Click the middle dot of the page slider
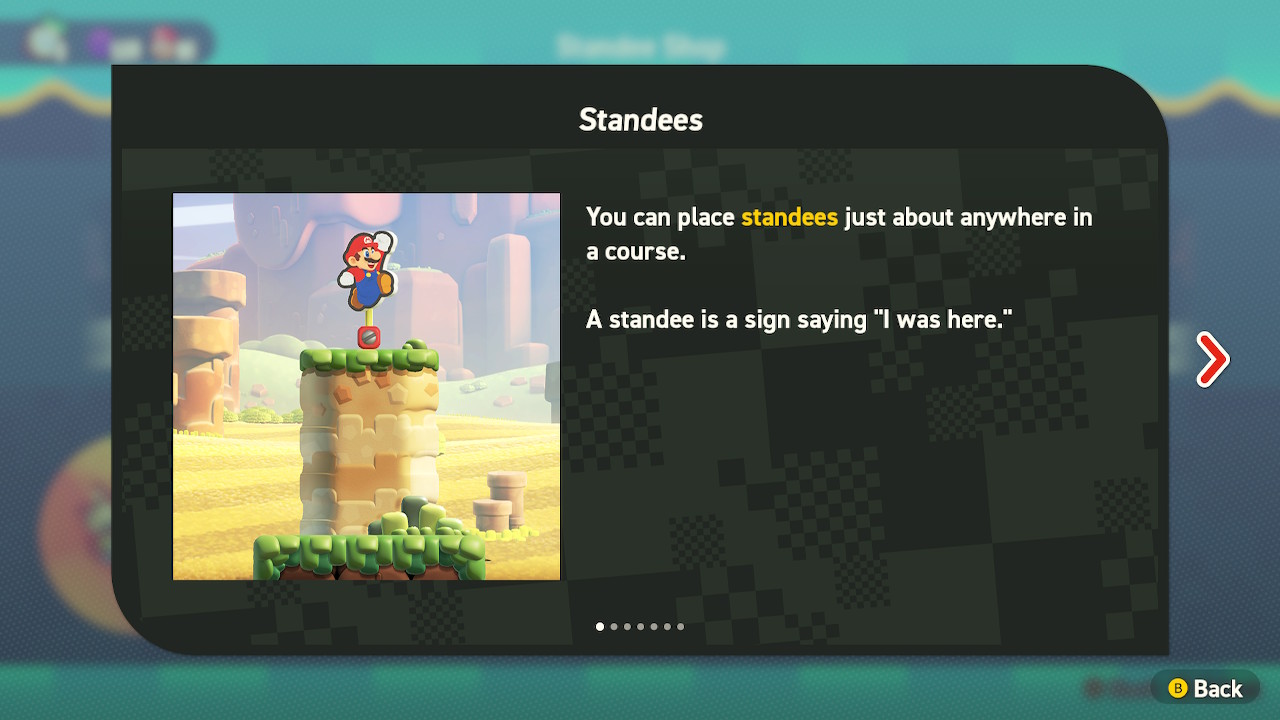Viewport: 1280px width, 720px height. 640,627
